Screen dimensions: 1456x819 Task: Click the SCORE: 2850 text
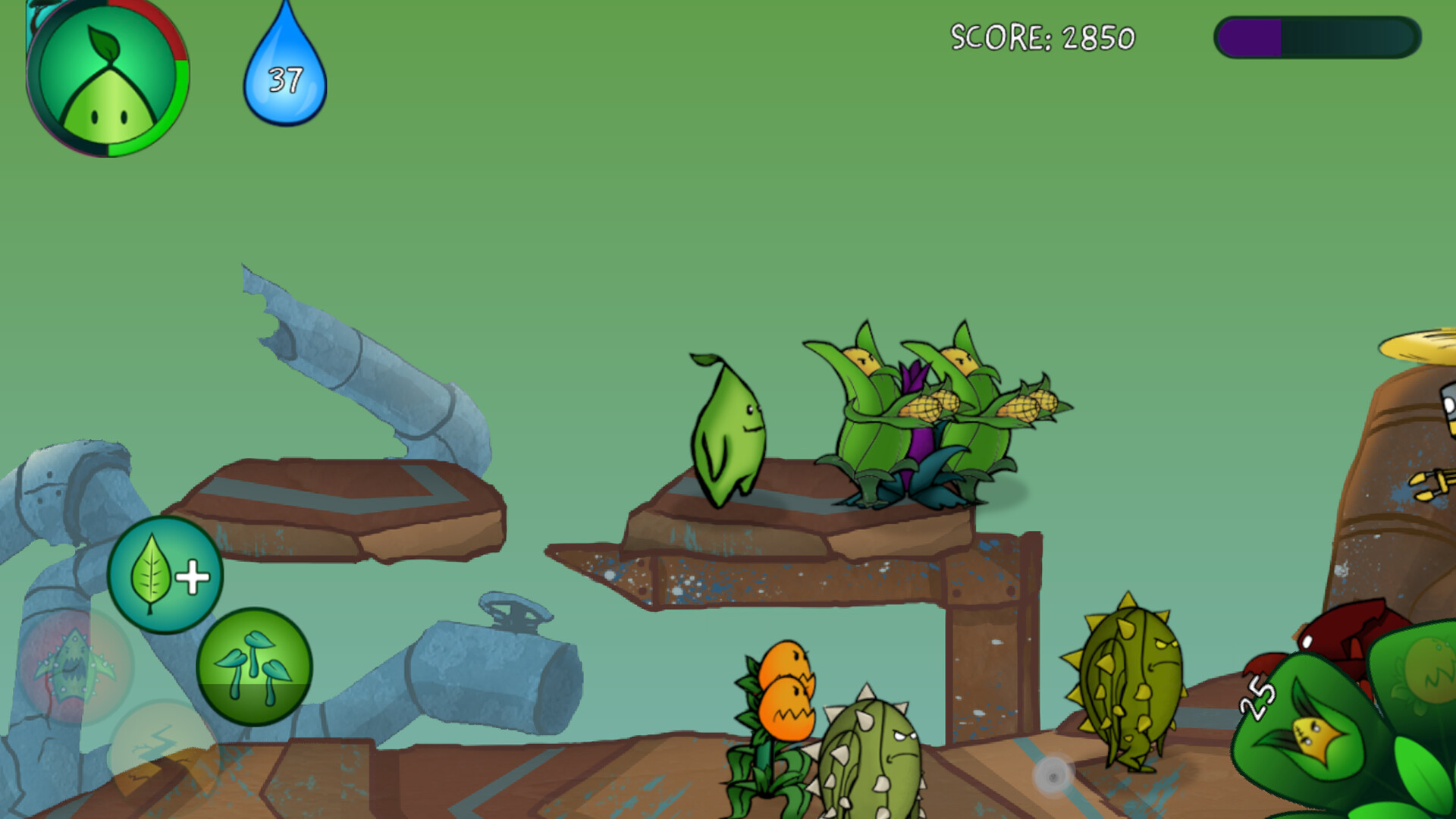click(x=1043, y=36)
